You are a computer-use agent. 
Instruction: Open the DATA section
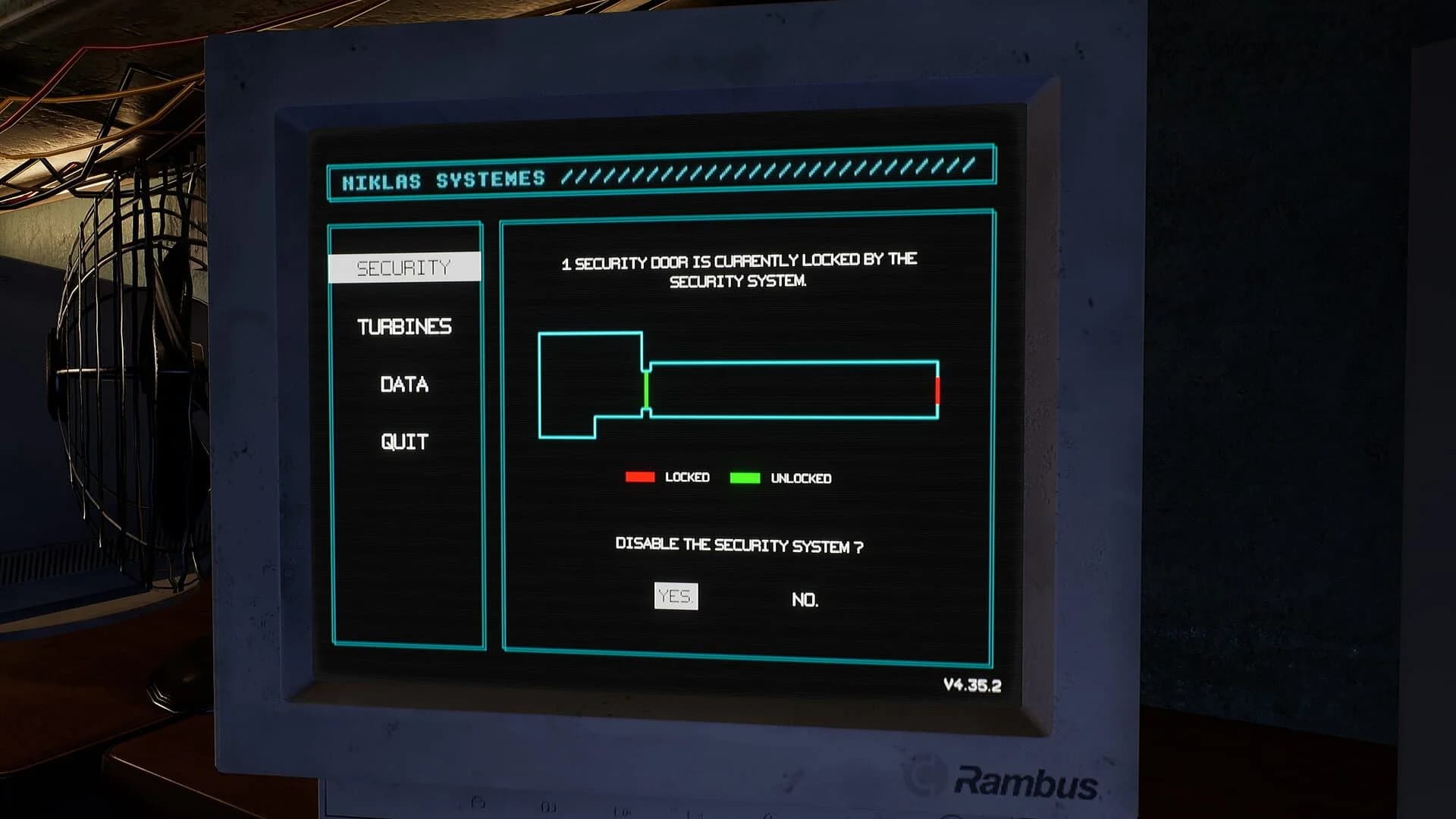(x=404, y=384)
